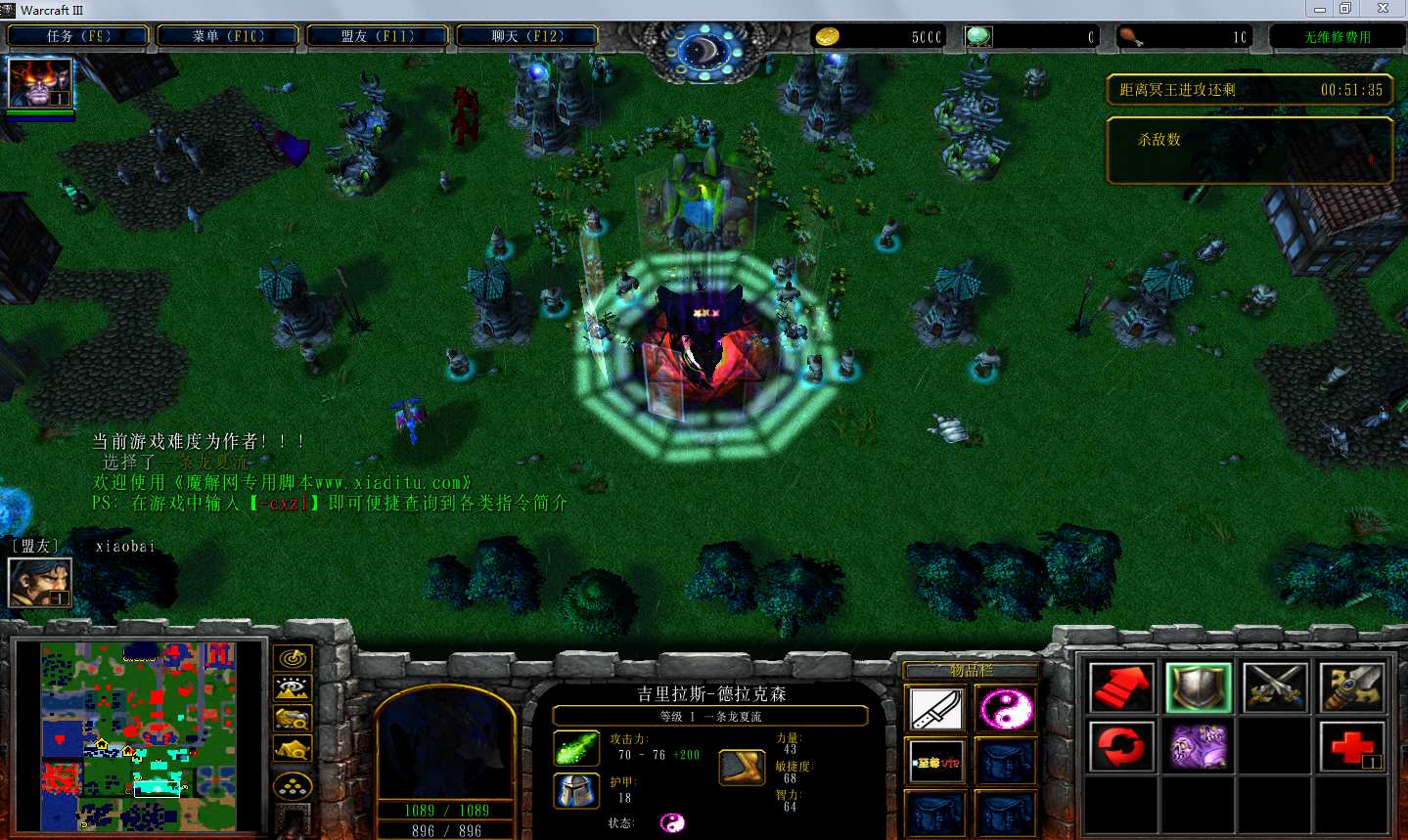The image size is (1408, 840).
Task: Select the VIP item in inventory
Action: 936,762
